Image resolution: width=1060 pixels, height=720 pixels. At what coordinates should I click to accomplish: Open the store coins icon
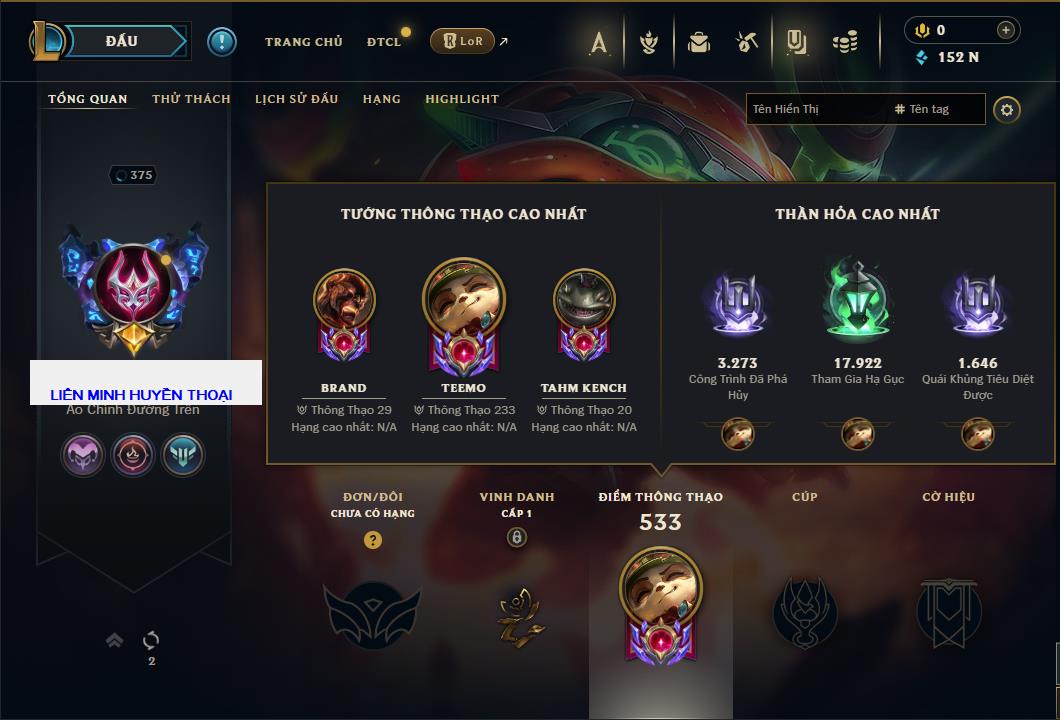846,42
